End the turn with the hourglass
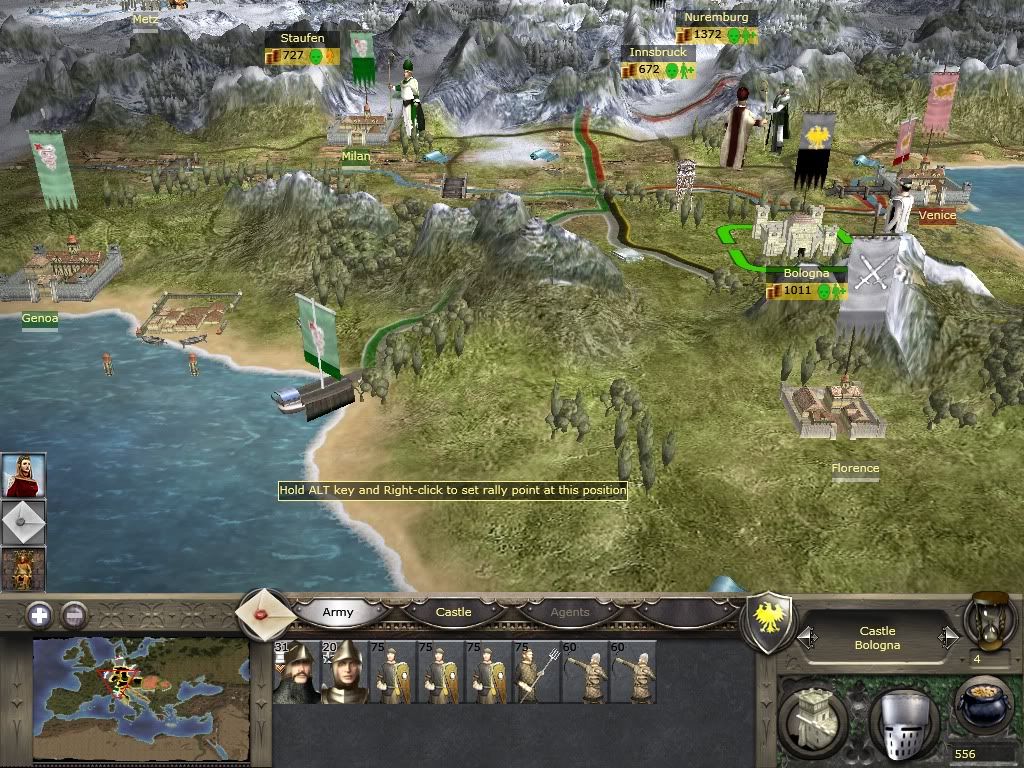 pyautogui.click(x=988, y=618)
